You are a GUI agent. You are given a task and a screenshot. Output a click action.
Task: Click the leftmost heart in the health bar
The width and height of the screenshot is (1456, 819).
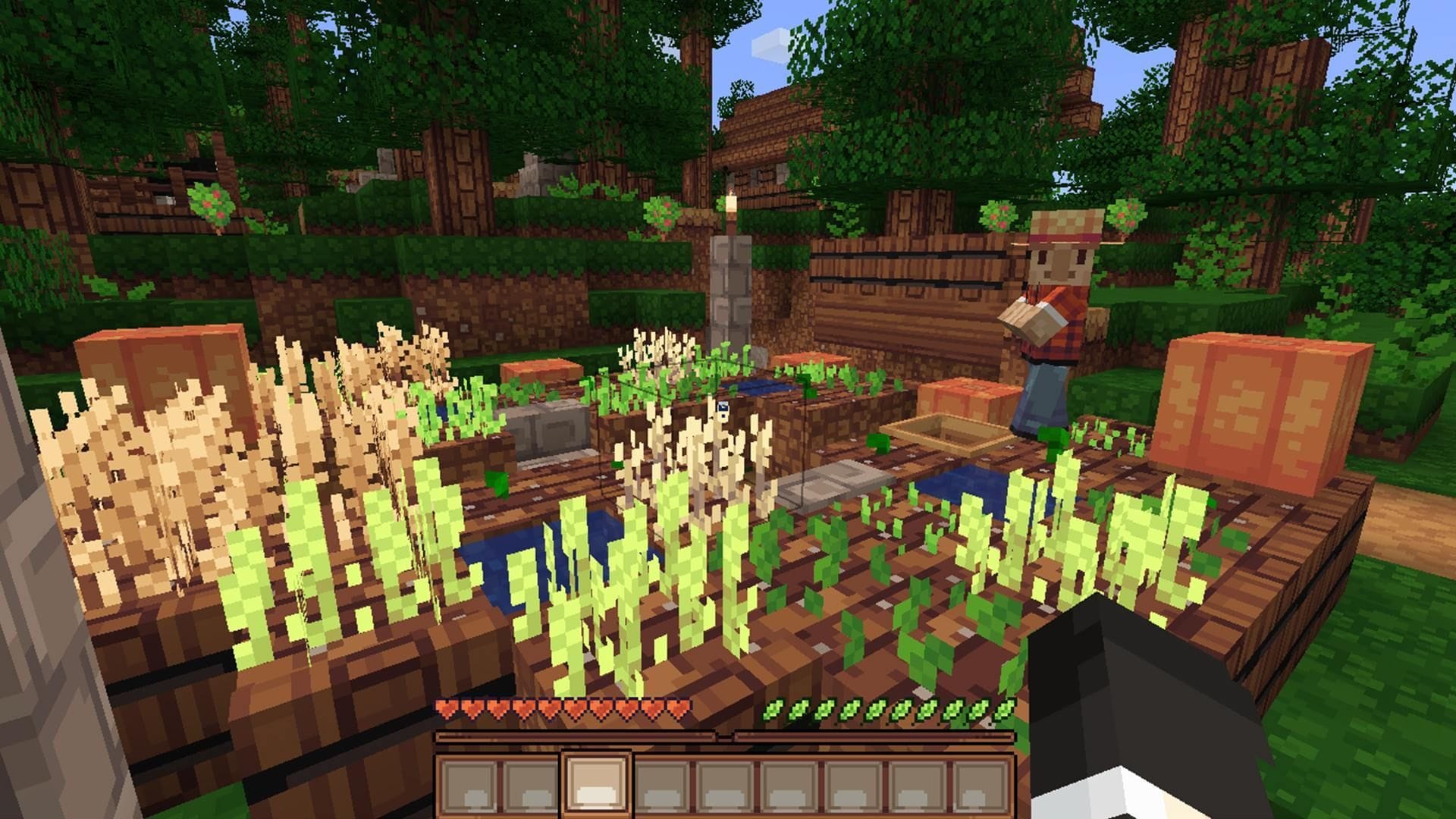[x=447, y=706]
